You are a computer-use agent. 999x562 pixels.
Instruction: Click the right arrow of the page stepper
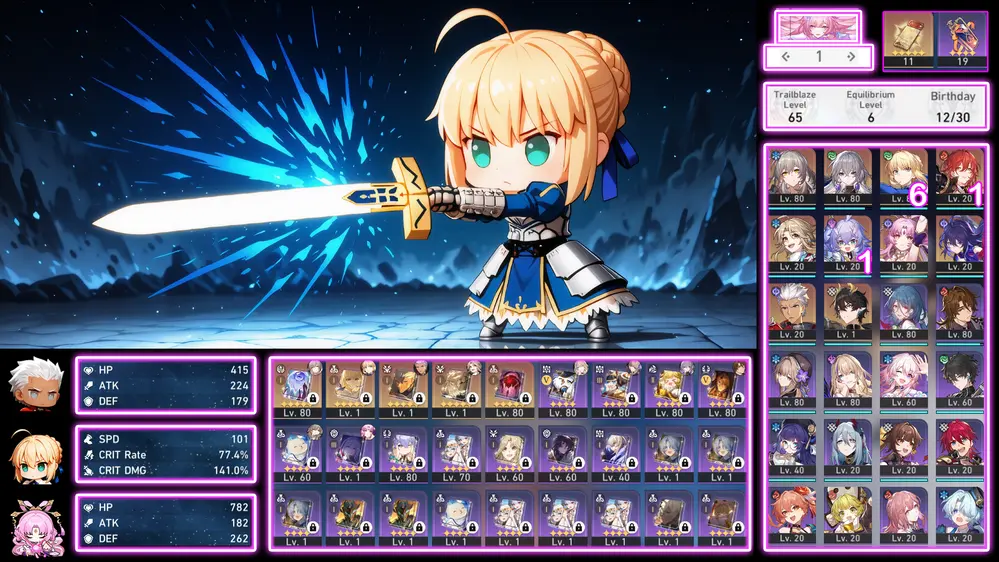[851, 57]
